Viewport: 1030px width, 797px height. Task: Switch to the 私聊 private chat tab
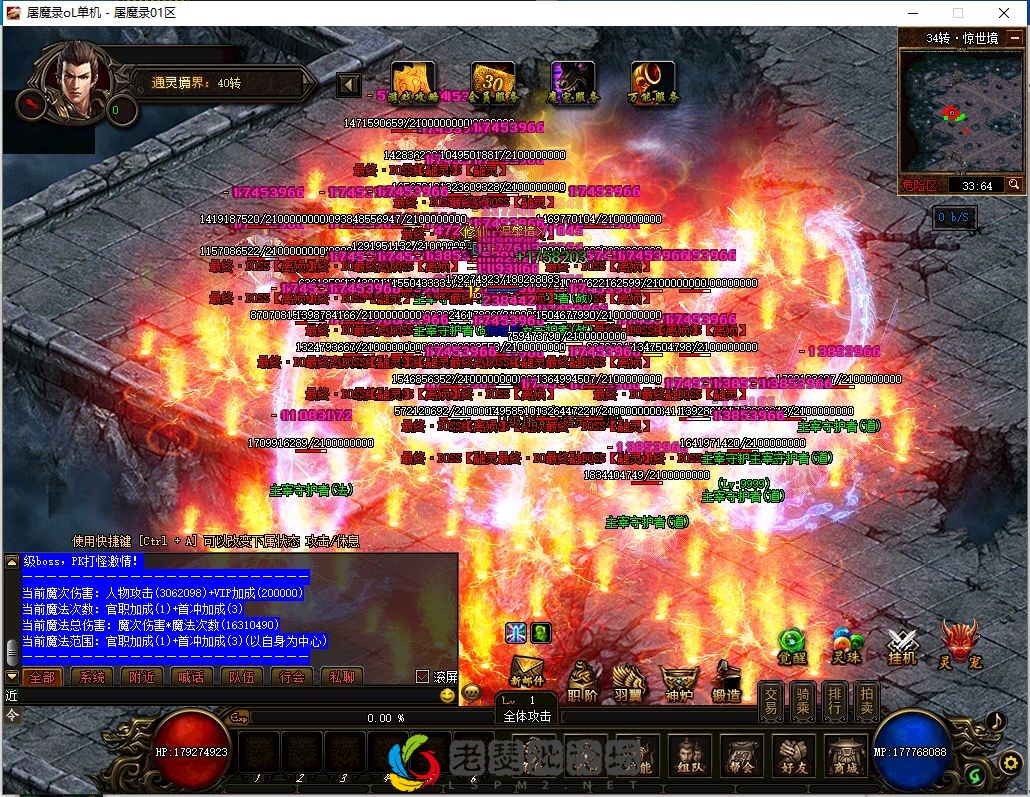coord(341,677)
